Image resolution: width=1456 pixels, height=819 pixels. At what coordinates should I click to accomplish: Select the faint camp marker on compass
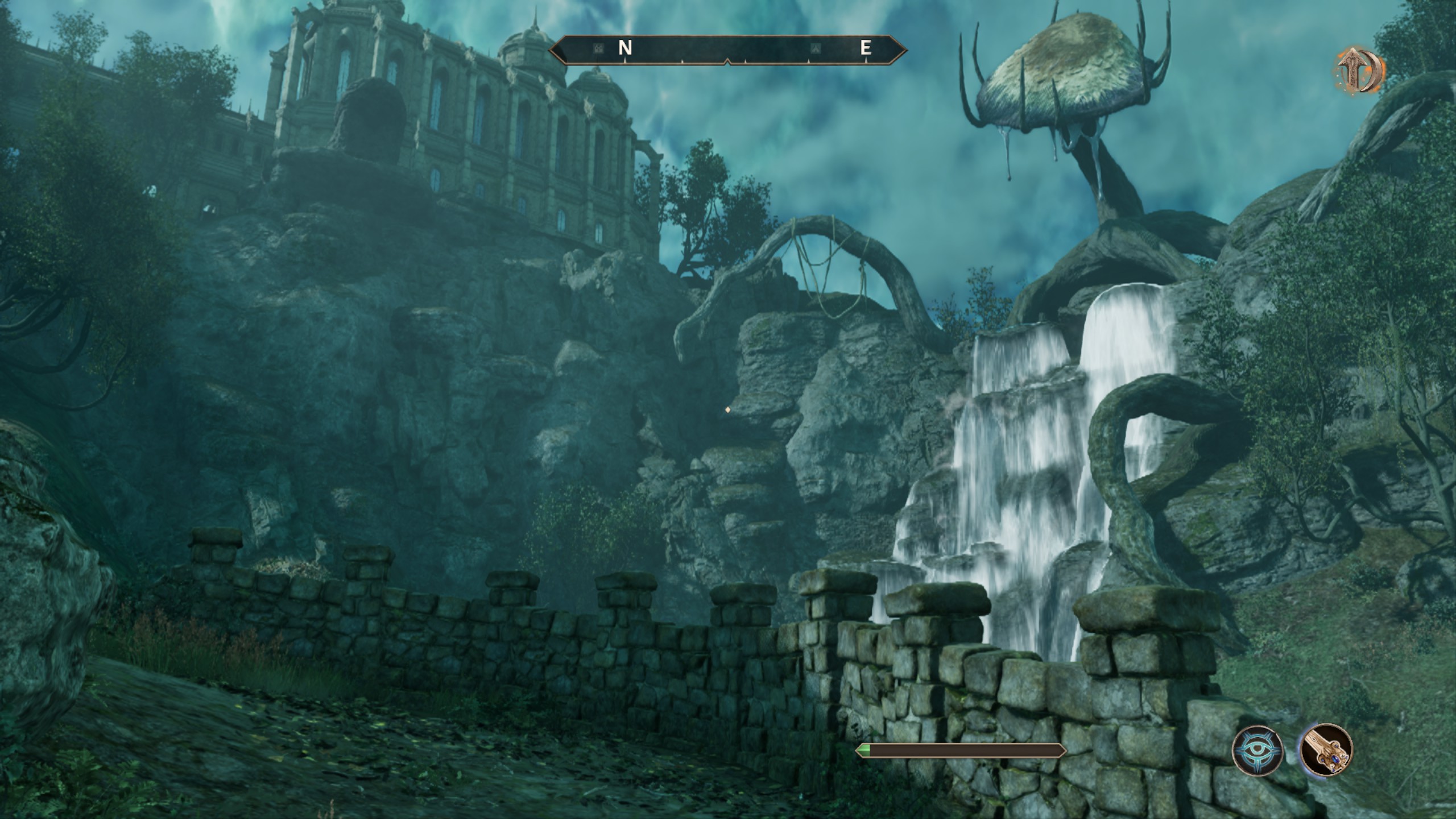816,48
